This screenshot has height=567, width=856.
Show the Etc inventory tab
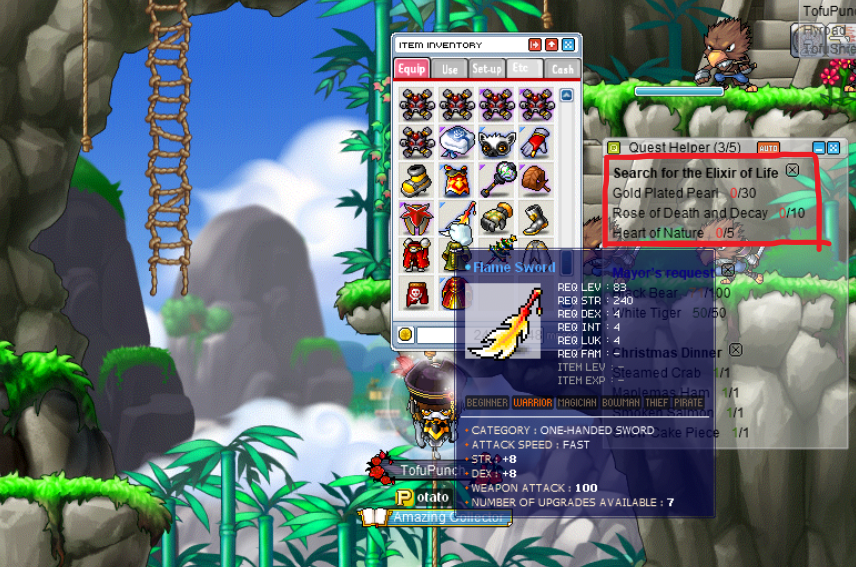click(x=522, y=68)
